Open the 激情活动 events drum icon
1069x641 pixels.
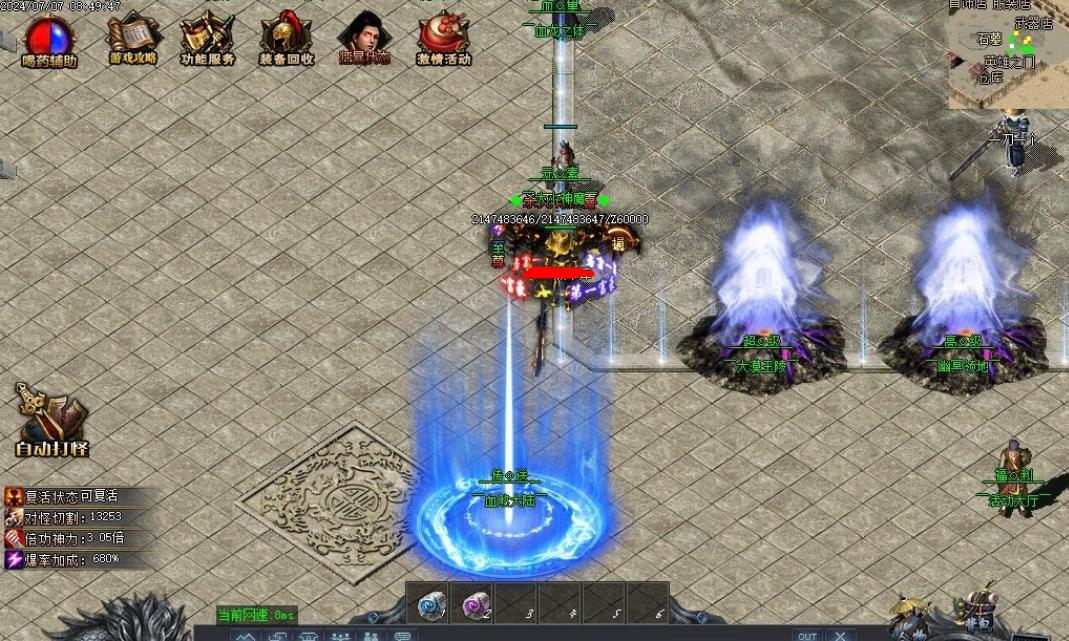(x=443, y=36)
